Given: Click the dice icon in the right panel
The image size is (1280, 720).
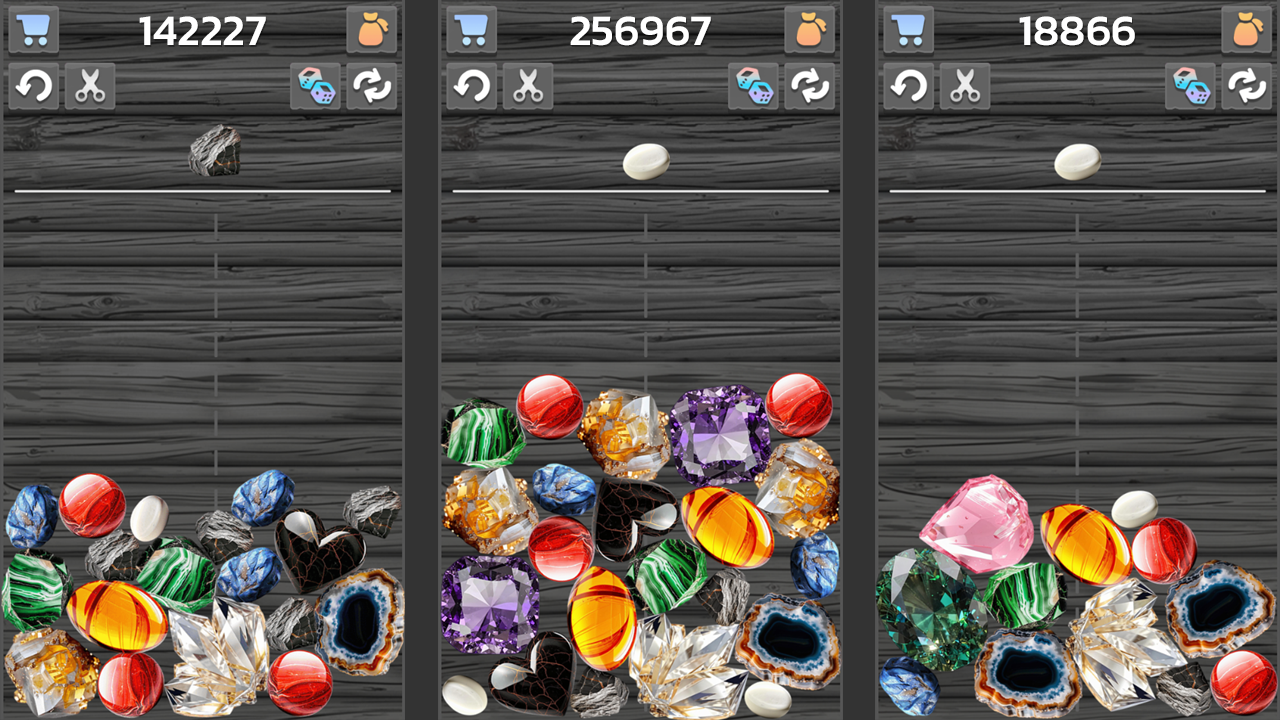Looking at the screenshot, I should click(x=1190, y=87).
